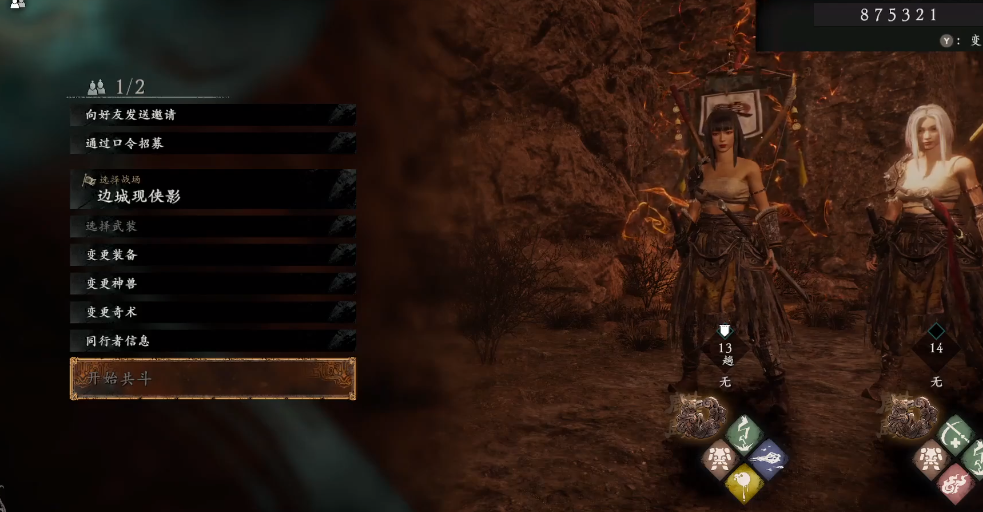The image size is (983, 512).
Task: Start co-op with 开始共斗
Action: (x=212, y=379)
